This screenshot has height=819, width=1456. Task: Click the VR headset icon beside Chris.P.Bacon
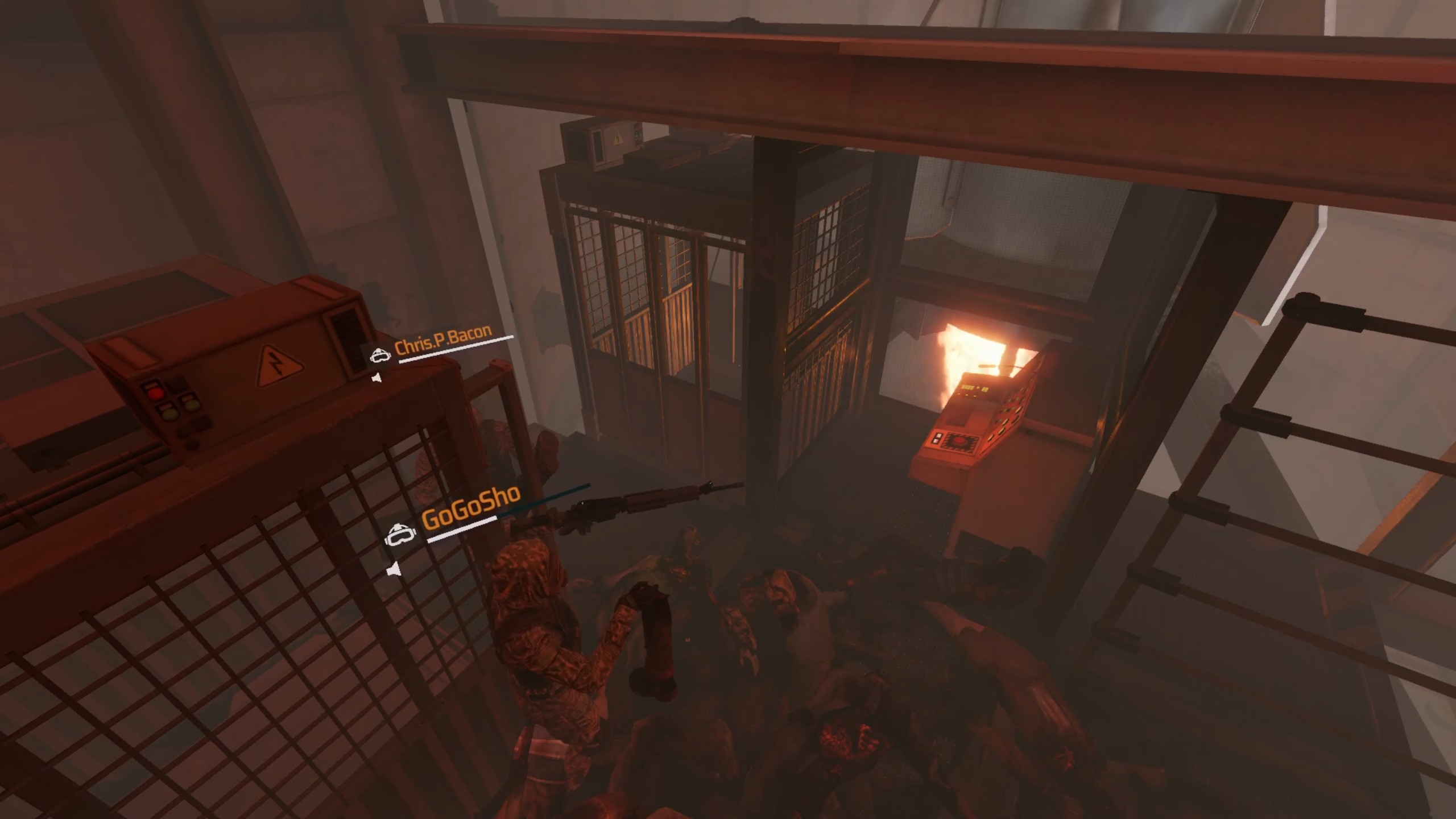click(x=379, y=355)
